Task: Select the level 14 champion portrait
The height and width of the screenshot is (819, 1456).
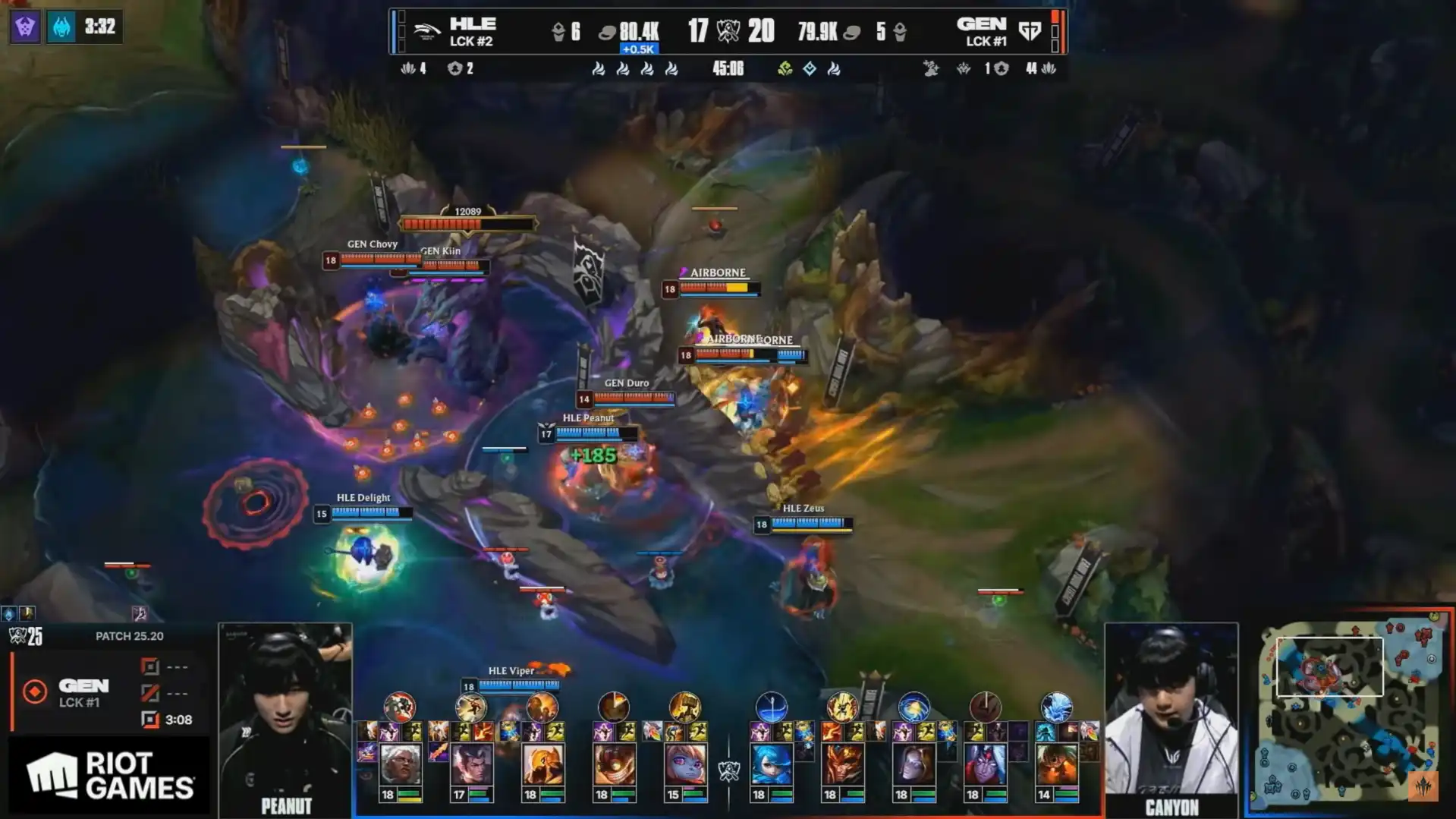Action: pos(1056,764)
